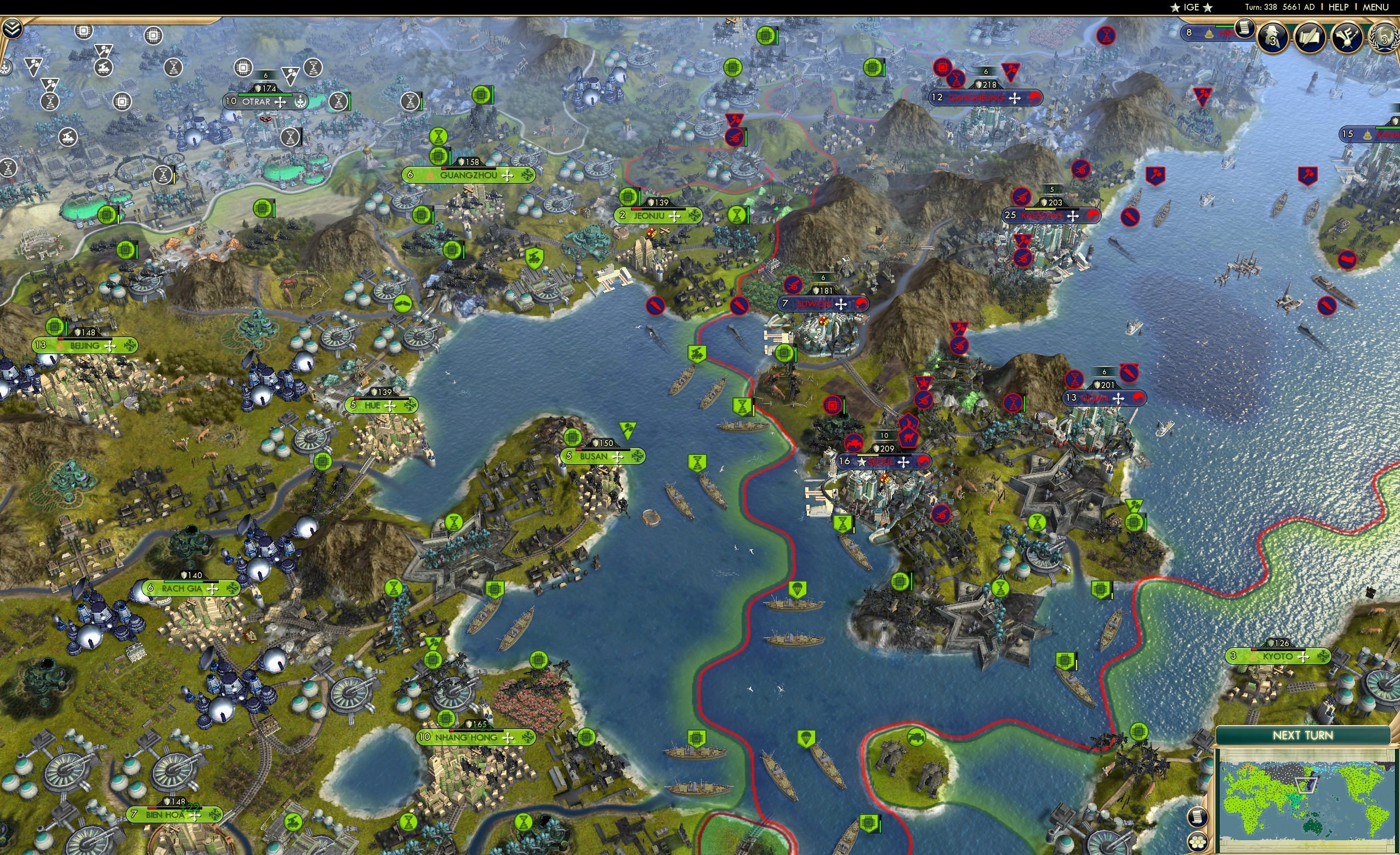Select the green paratrooper unit icon in the strait

point(798,590)
